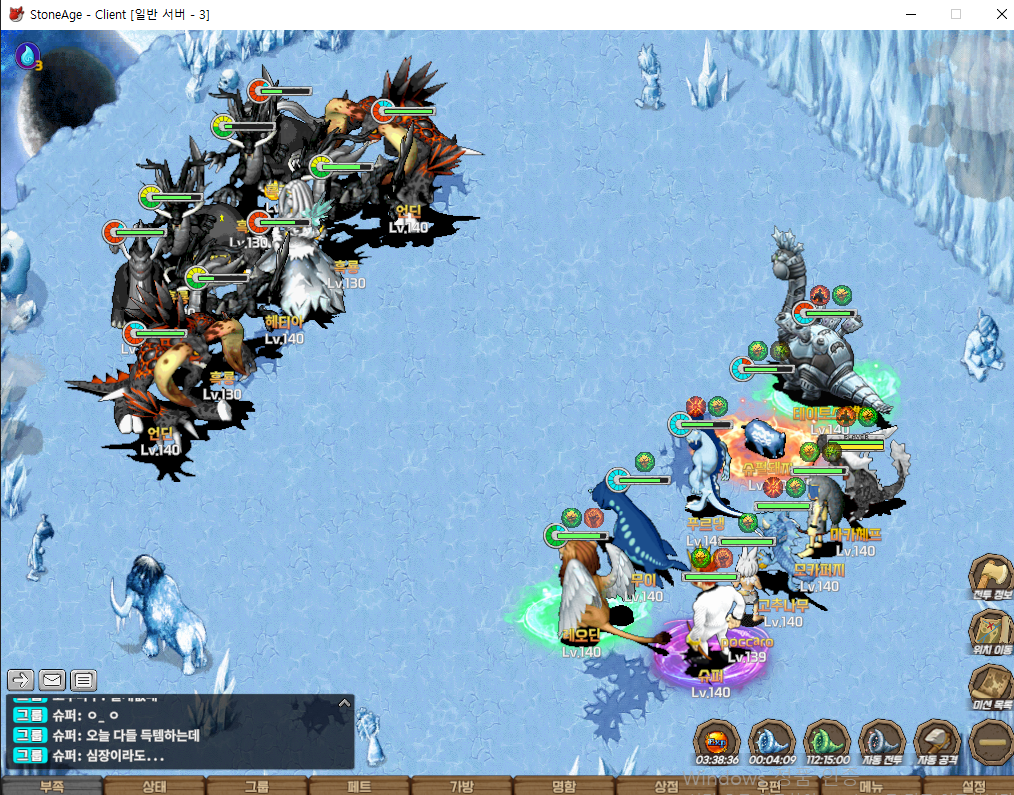
Task: Toggle 자동 공격 auto attack
Action: pos(937,742)
